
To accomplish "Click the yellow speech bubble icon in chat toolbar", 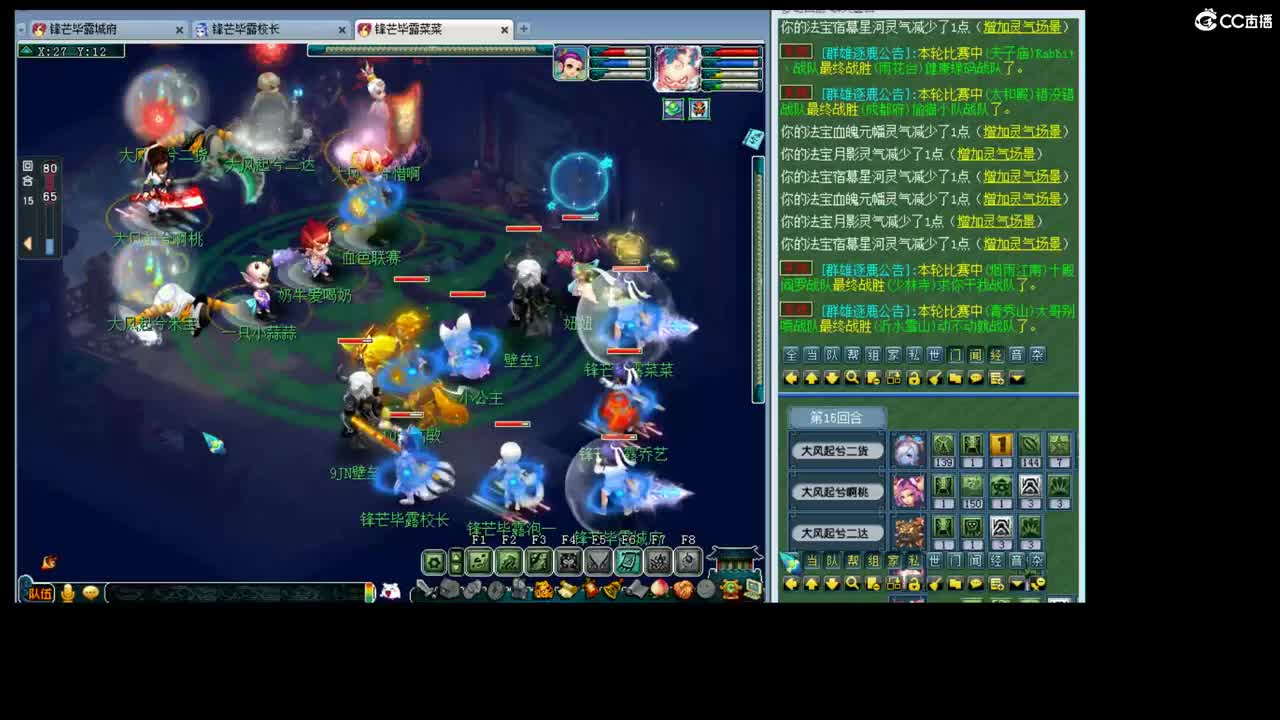I will 976,379.
